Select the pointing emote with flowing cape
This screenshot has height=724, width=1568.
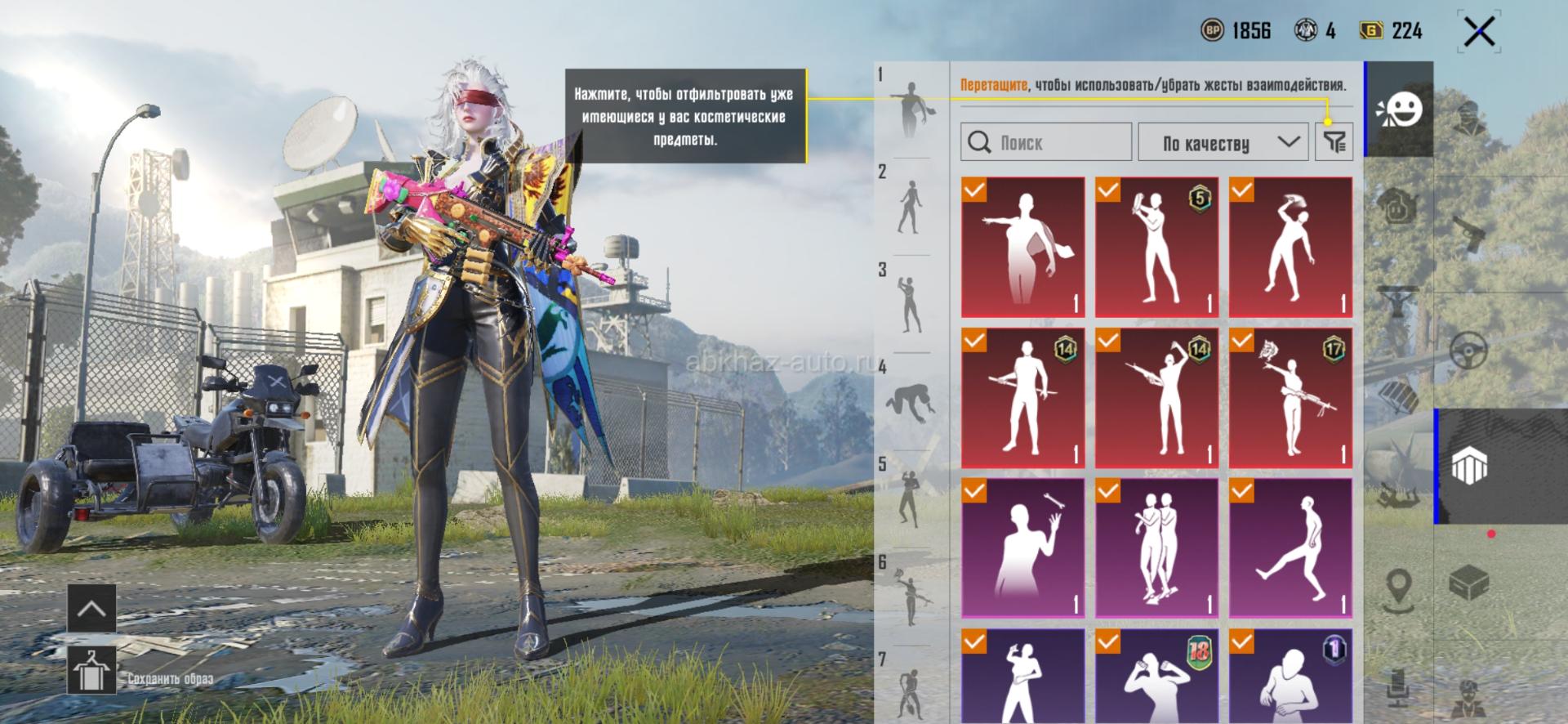click(1022, 247)
